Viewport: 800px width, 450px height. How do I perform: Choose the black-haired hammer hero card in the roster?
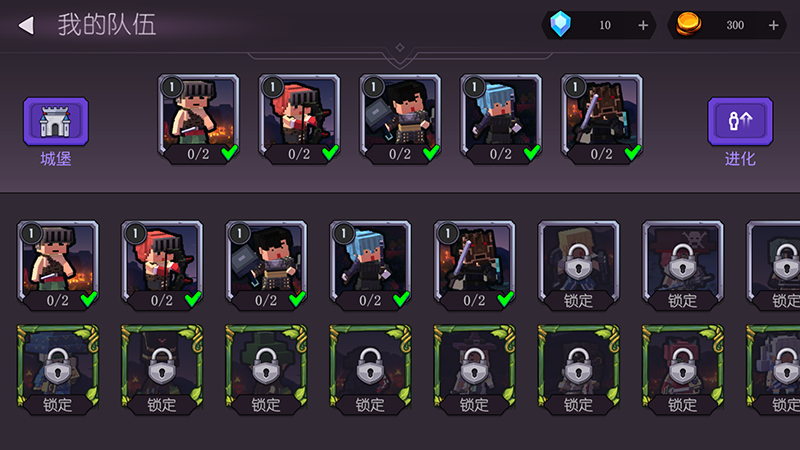click(x=266, y=264)
